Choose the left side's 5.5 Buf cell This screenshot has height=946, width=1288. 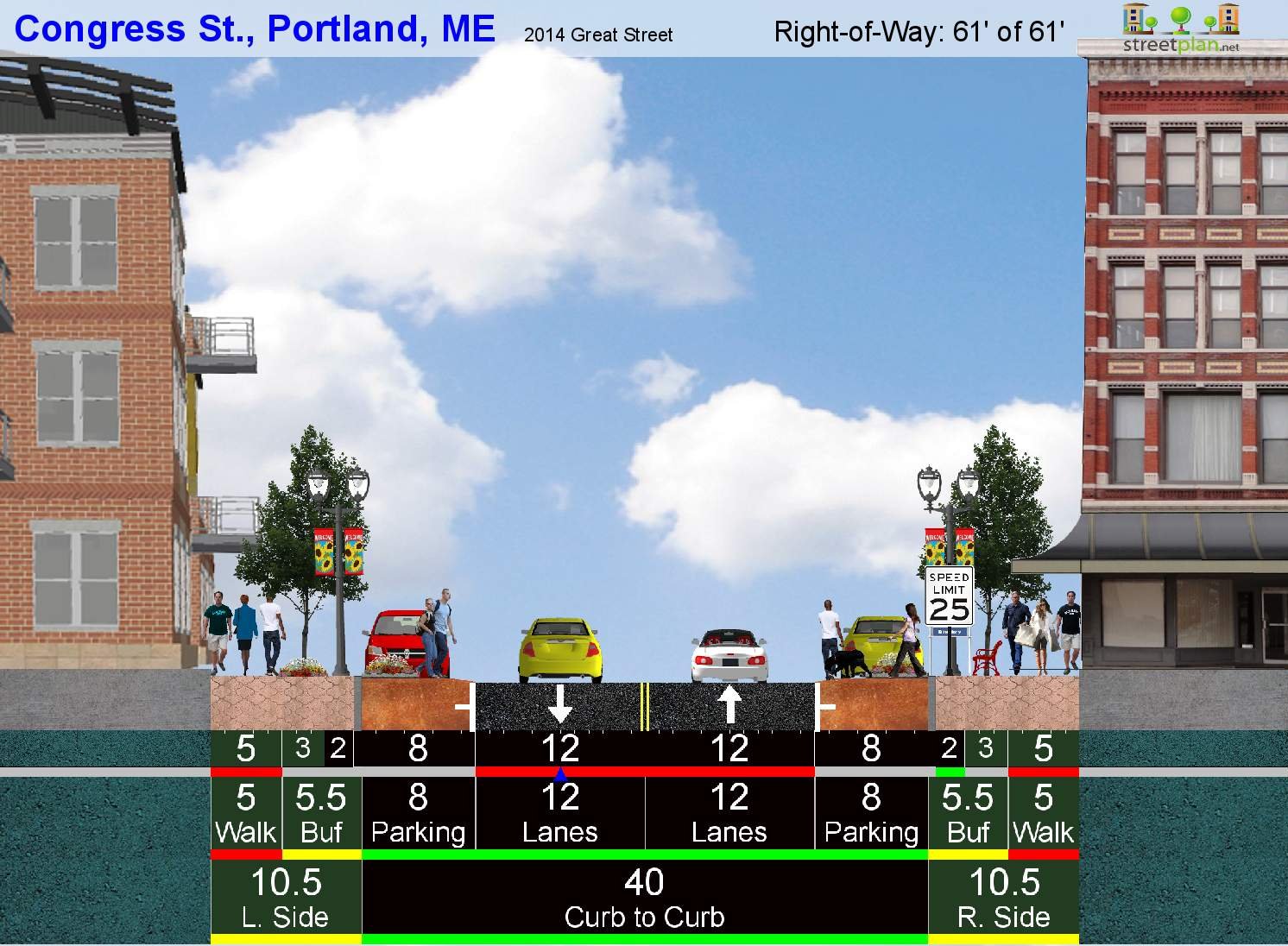321,813
